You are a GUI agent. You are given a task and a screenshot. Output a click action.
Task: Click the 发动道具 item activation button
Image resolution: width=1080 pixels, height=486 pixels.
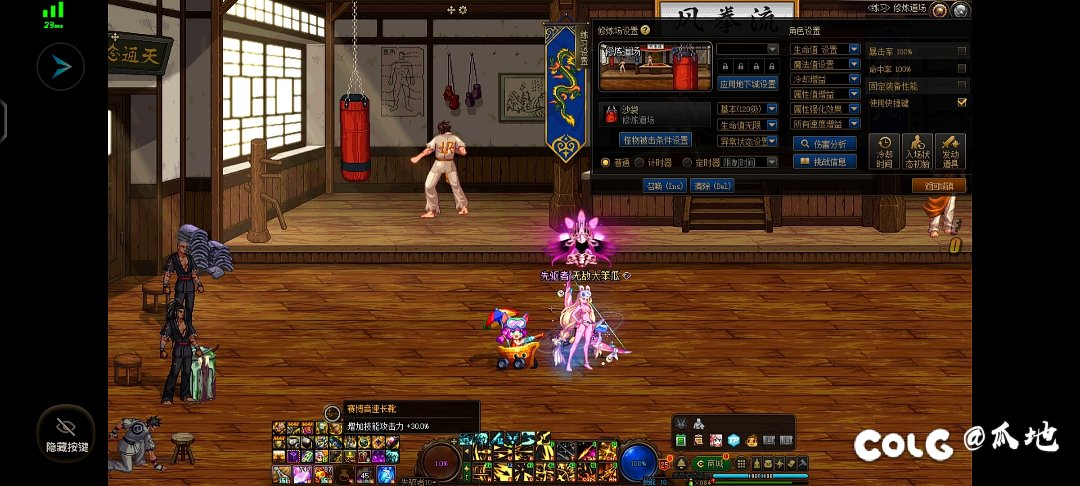coord(950,152)
